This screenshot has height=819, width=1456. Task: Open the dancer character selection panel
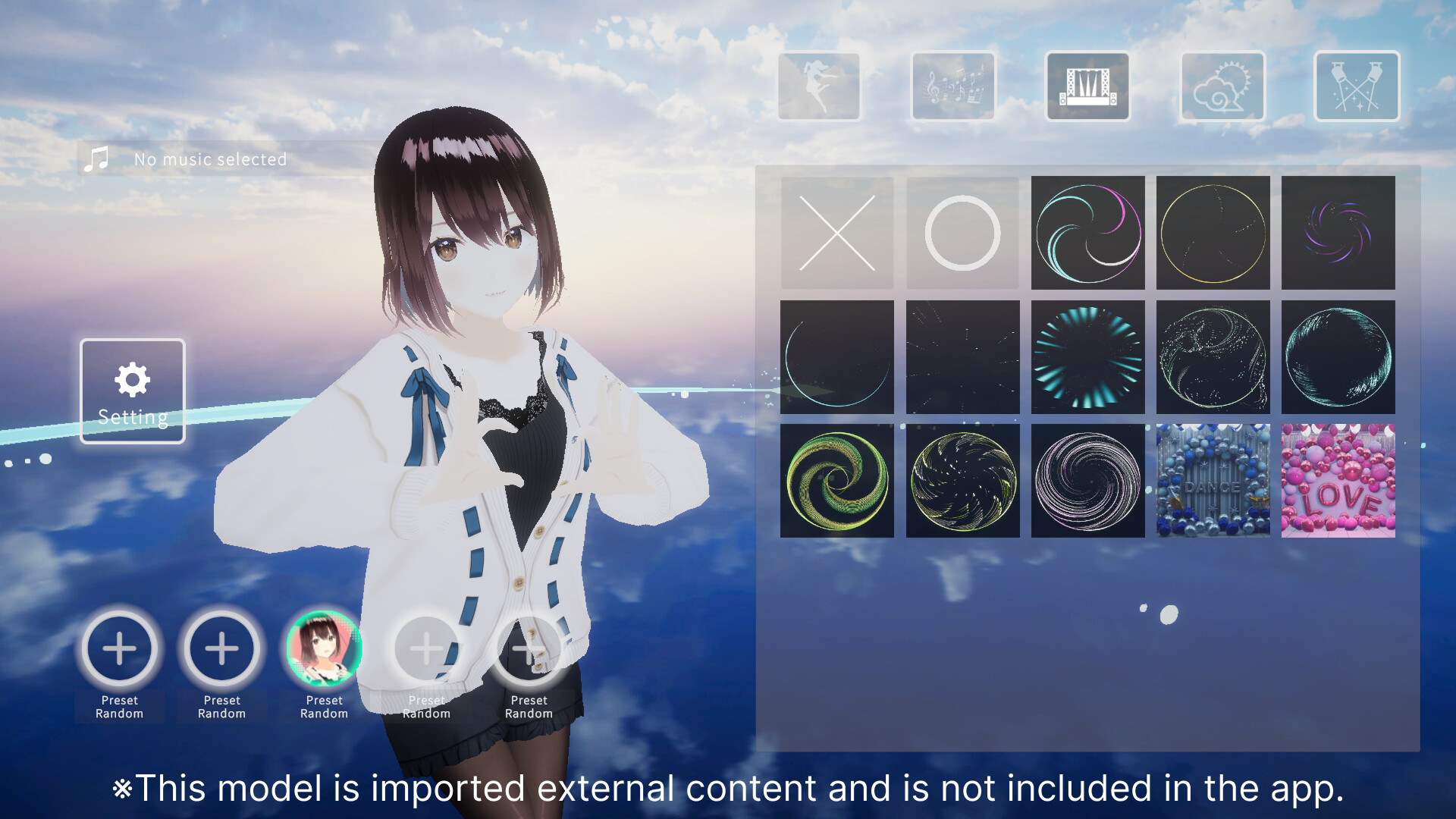[819, 86]
